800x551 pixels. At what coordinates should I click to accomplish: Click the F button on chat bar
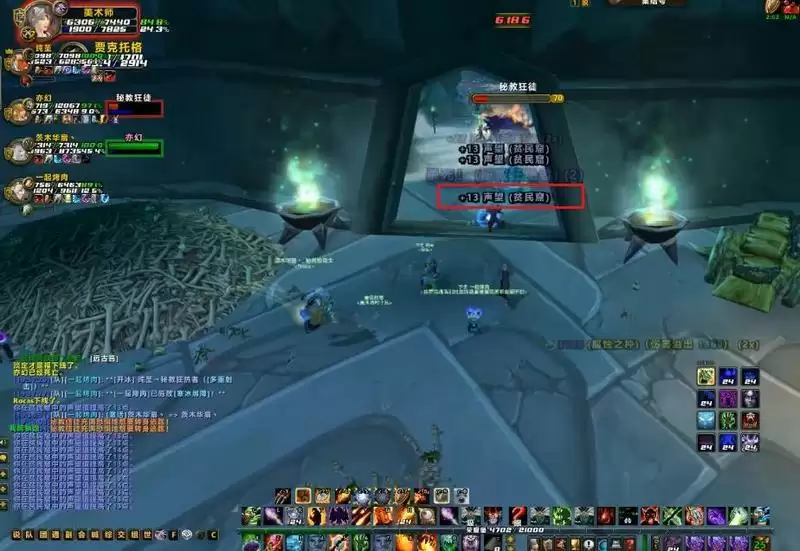click(x=172, y=535)
